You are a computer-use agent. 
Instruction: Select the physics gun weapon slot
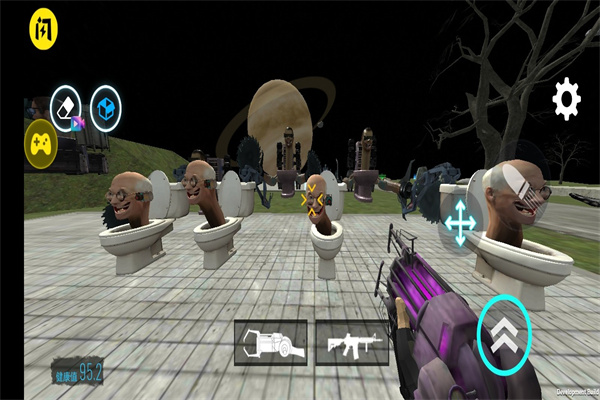tap(272, 342)
